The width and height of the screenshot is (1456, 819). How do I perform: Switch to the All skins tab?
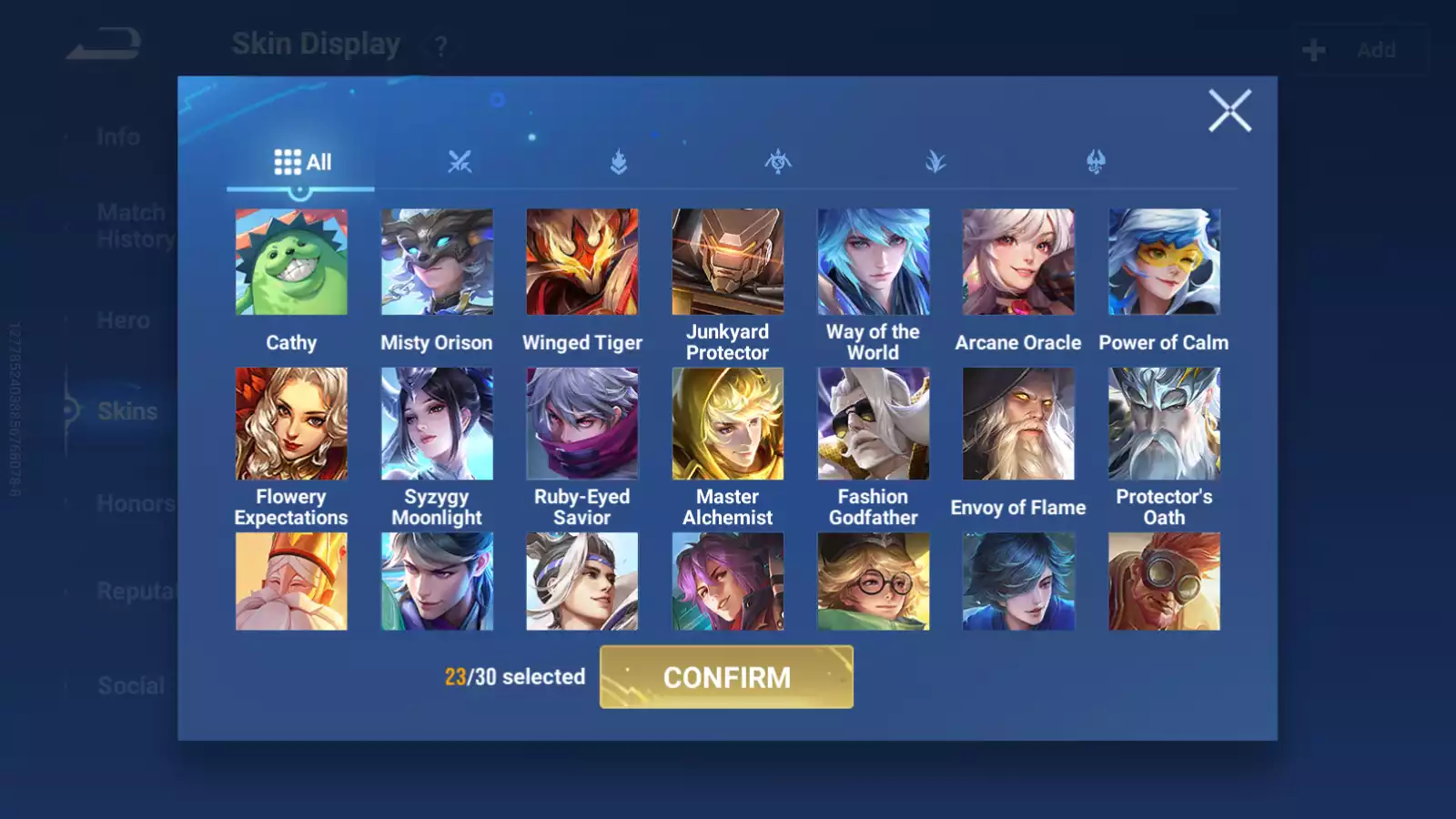302,161
